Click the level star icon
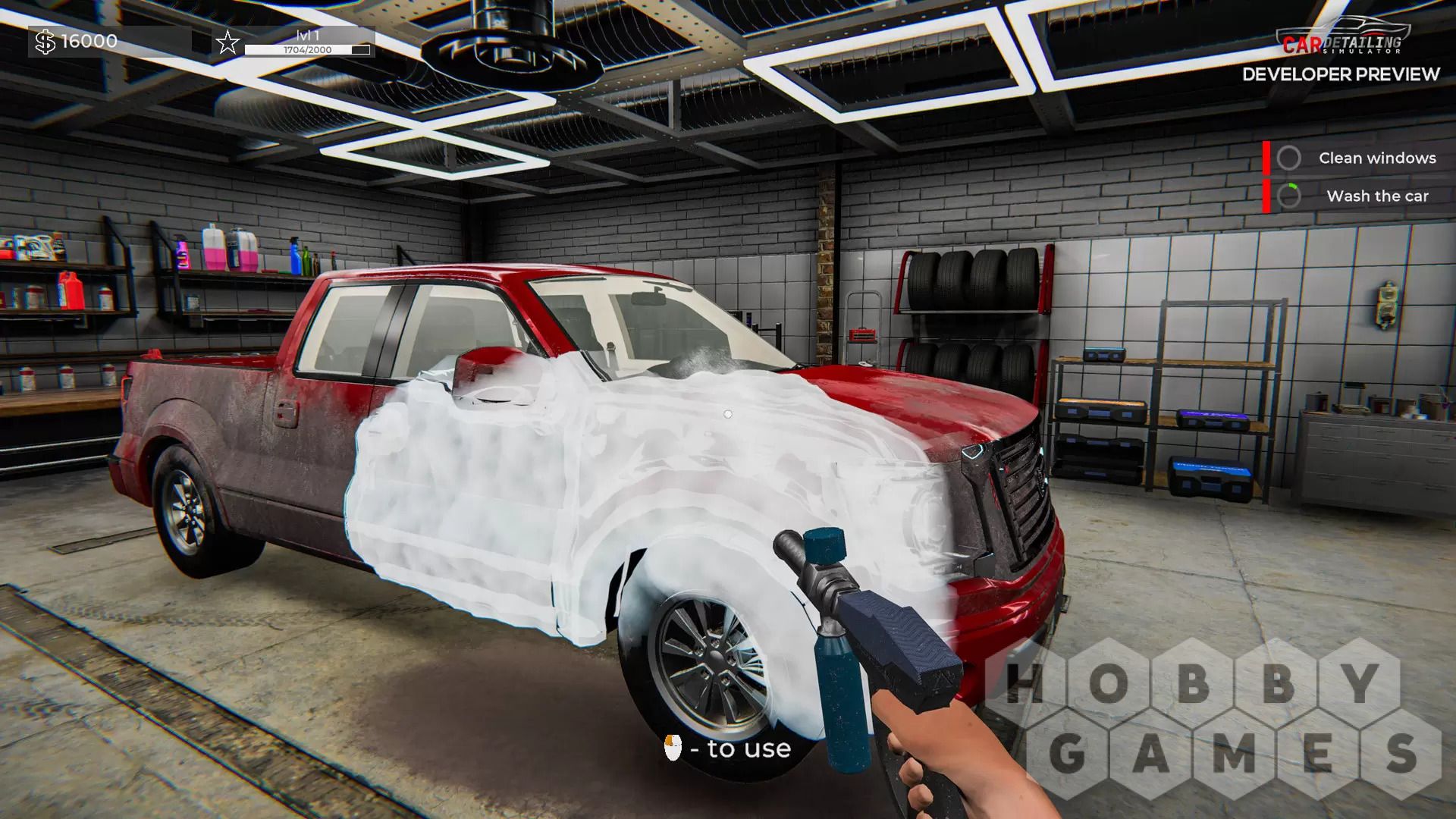Image resolution: width=1456 pixels, height=819 pixels. [x=227, y=42]
